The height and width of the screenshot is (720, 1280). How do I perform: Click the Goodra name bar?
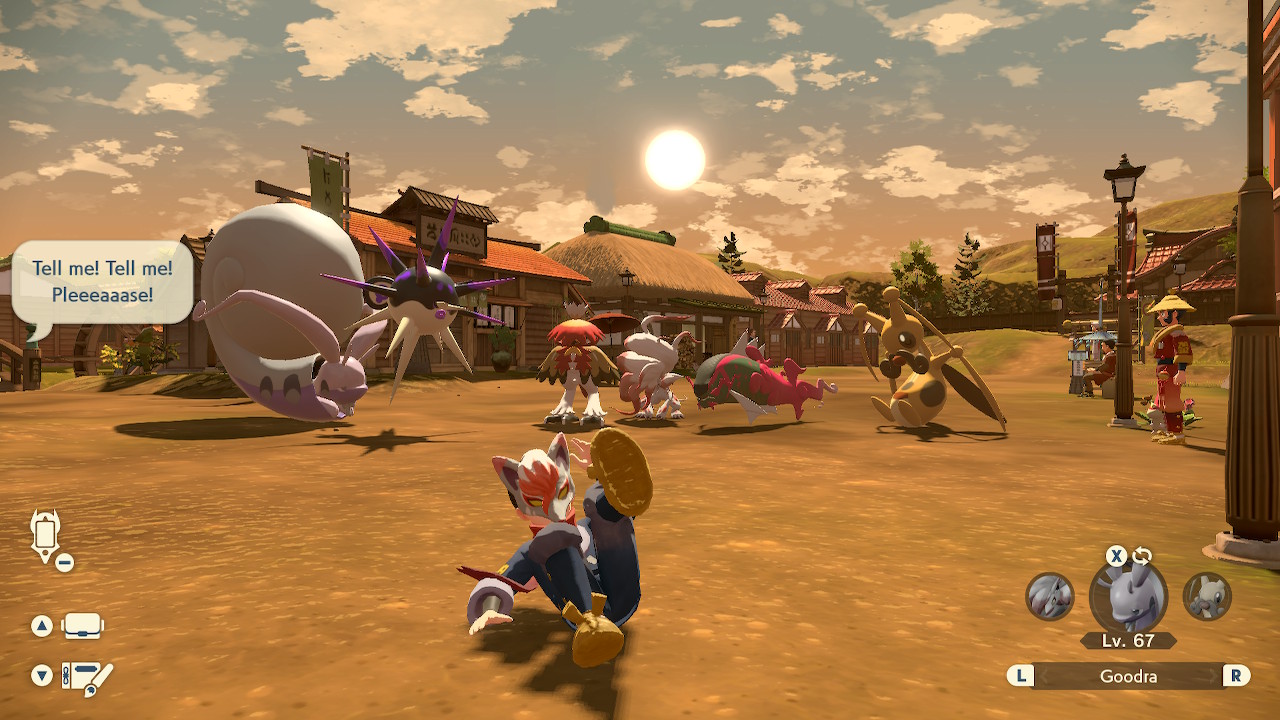tap(1128, 676)
